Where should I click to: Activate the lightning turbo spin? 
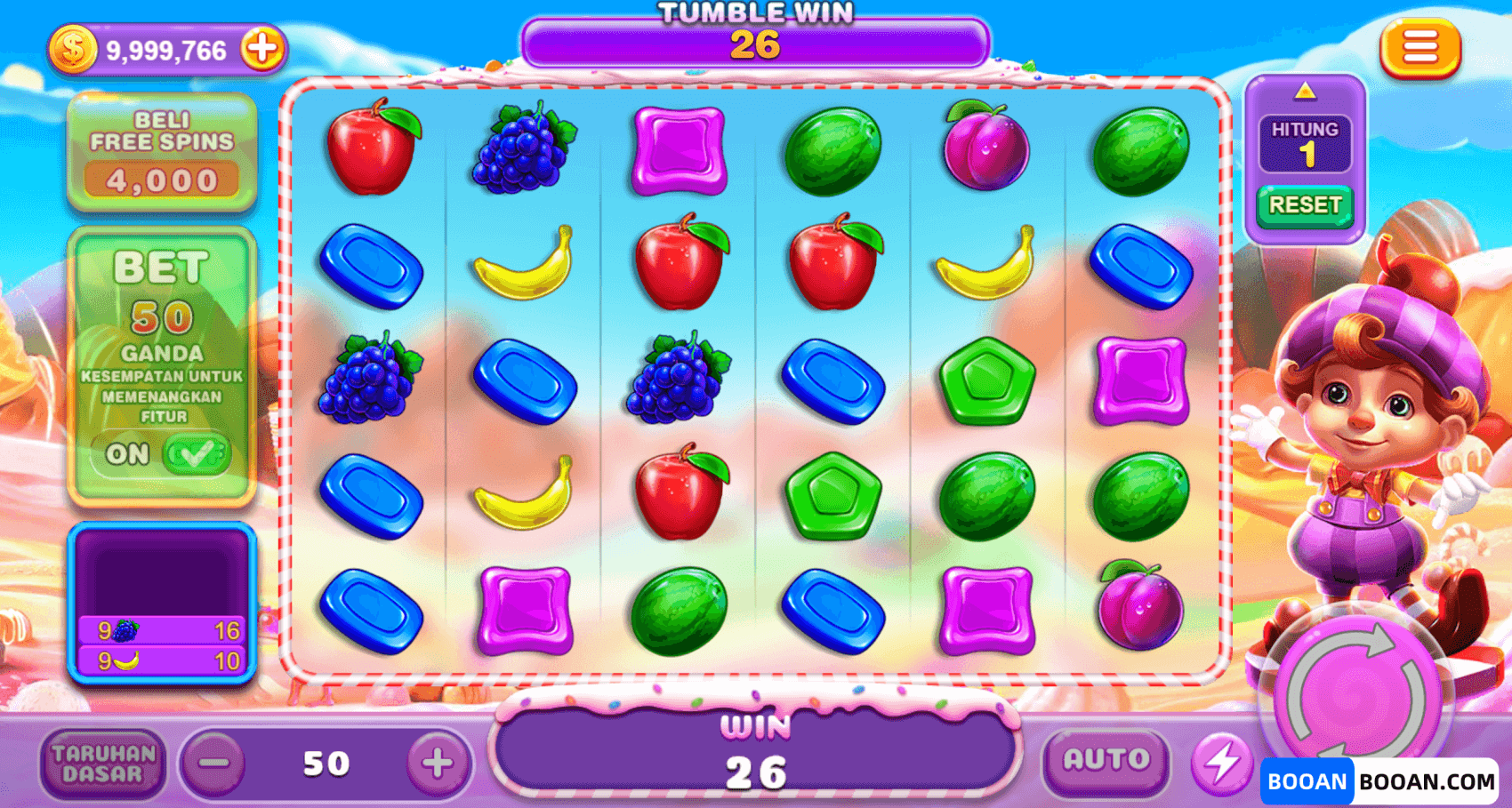coord(1222,763)
